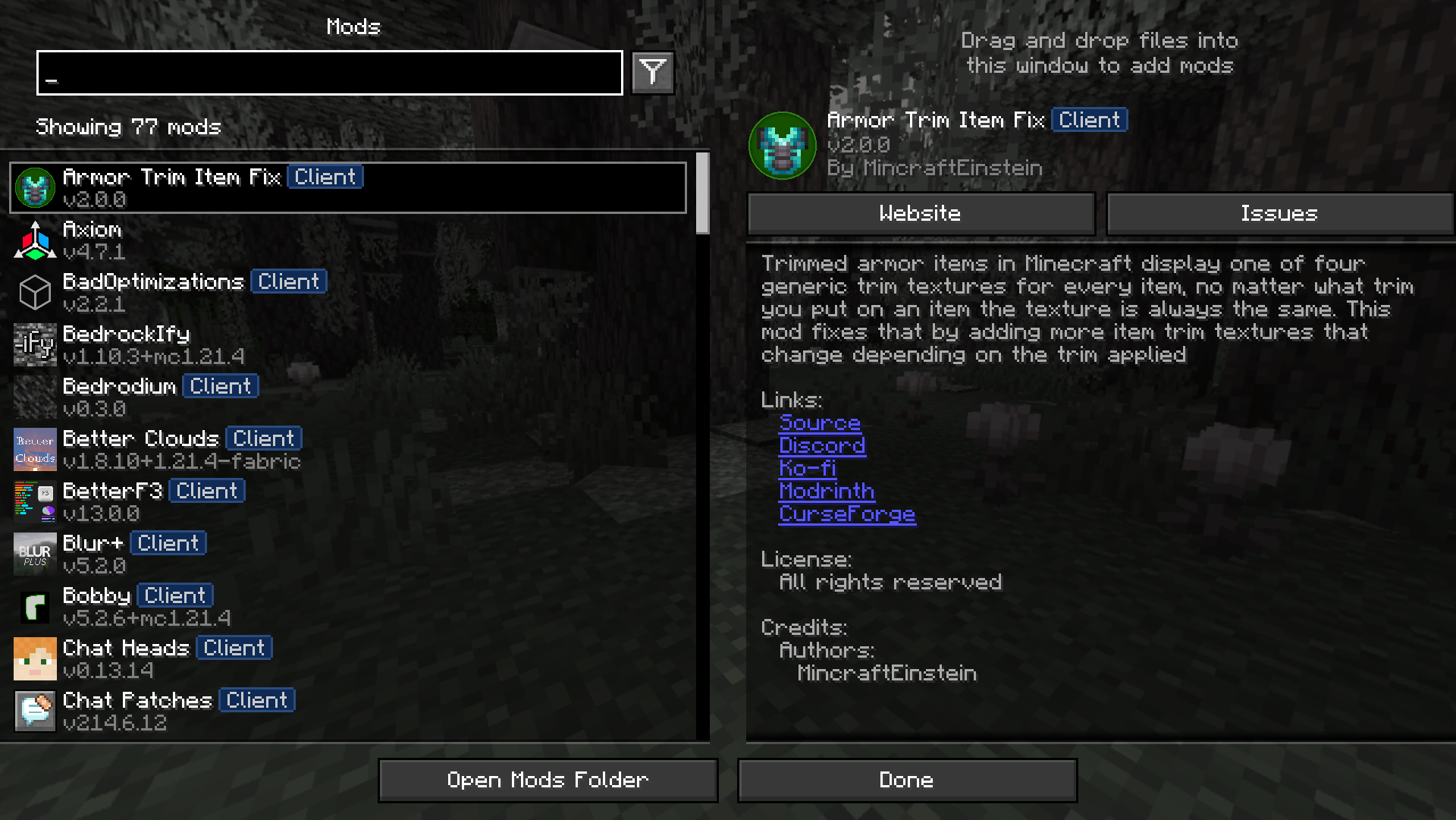1456x820 pixels.
Task: Click the Chat Patches speech bubble icon
Action: [34, 711]
